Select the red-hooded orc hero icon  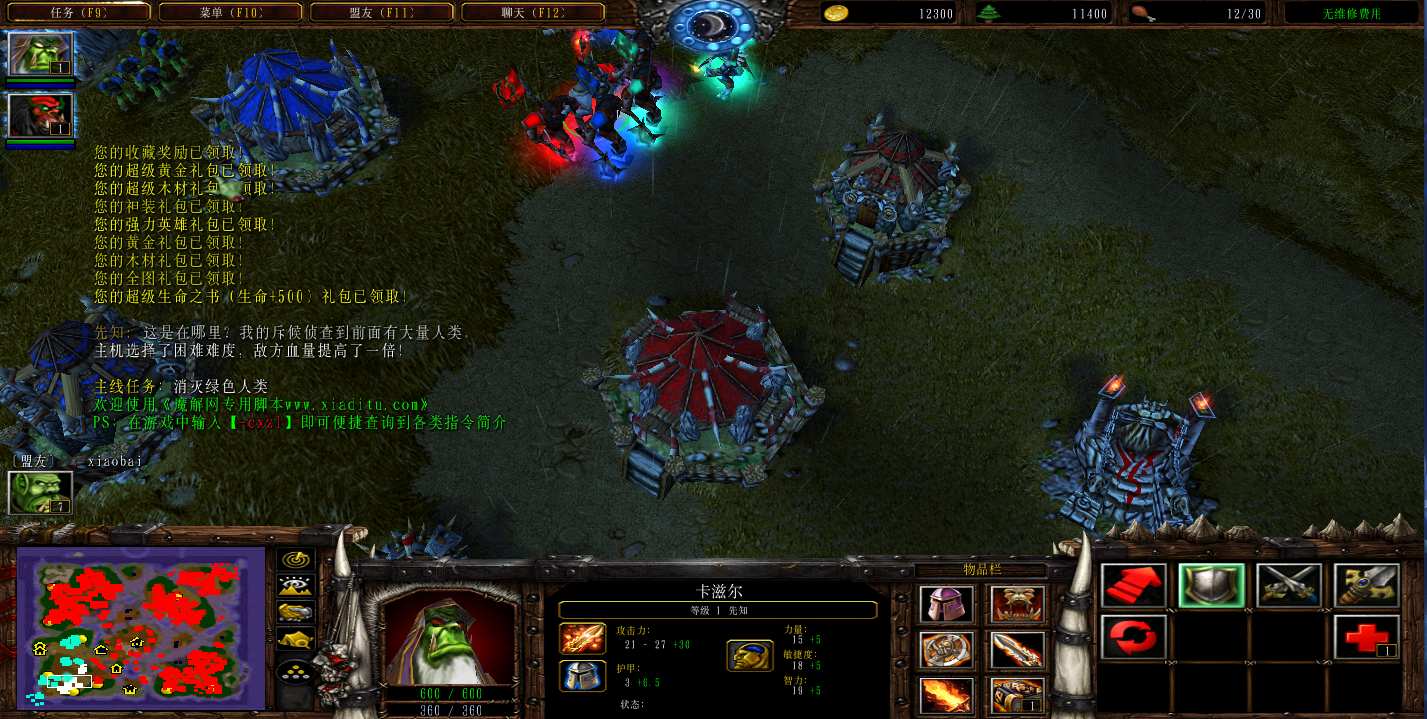click(x=41, y=116)
